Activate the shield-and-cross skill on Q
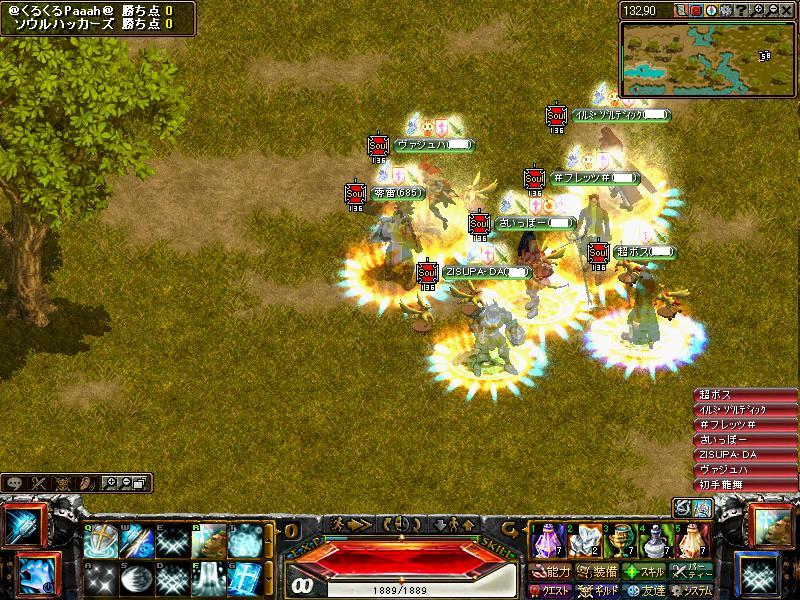Viewport: 800px width, 600px height. coord(101,541)
